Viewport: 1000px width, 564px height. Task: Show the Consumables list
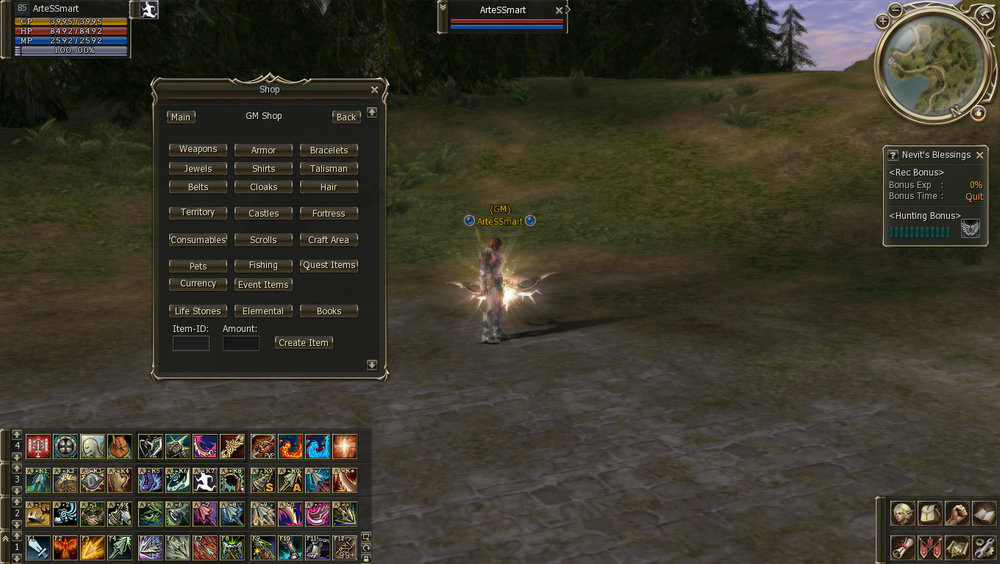tap(198, 240)
